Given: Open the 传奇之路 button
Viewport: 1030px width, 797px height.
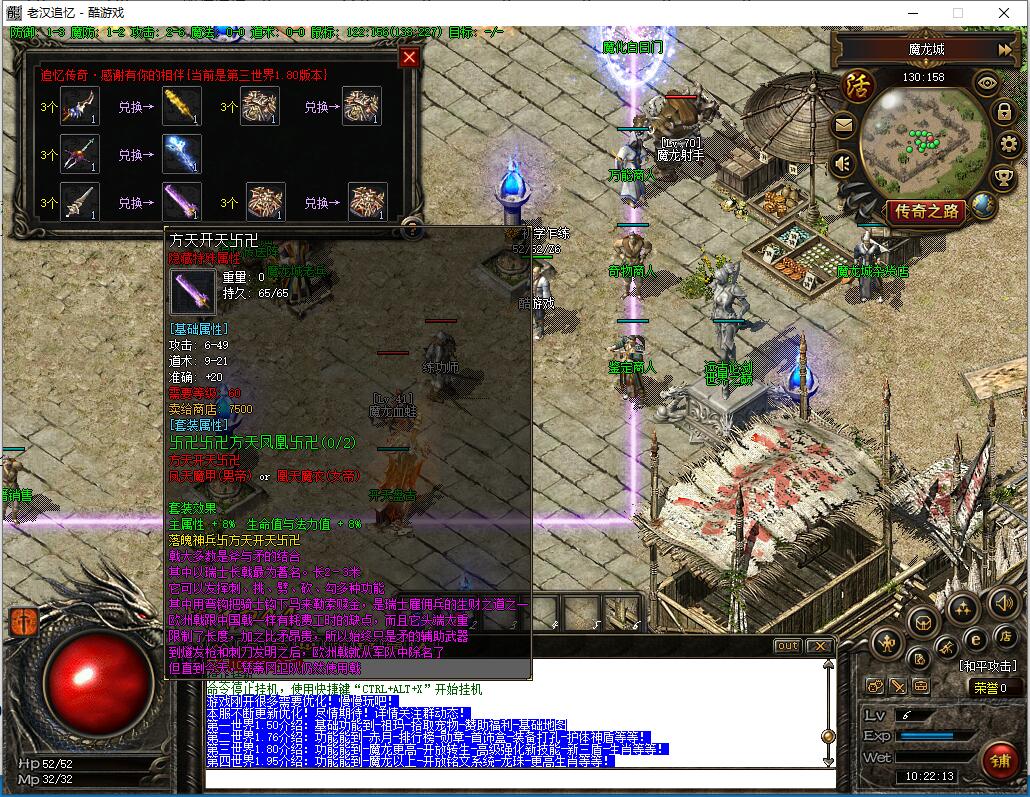Looking at the screenshot, I should point(925,210).
